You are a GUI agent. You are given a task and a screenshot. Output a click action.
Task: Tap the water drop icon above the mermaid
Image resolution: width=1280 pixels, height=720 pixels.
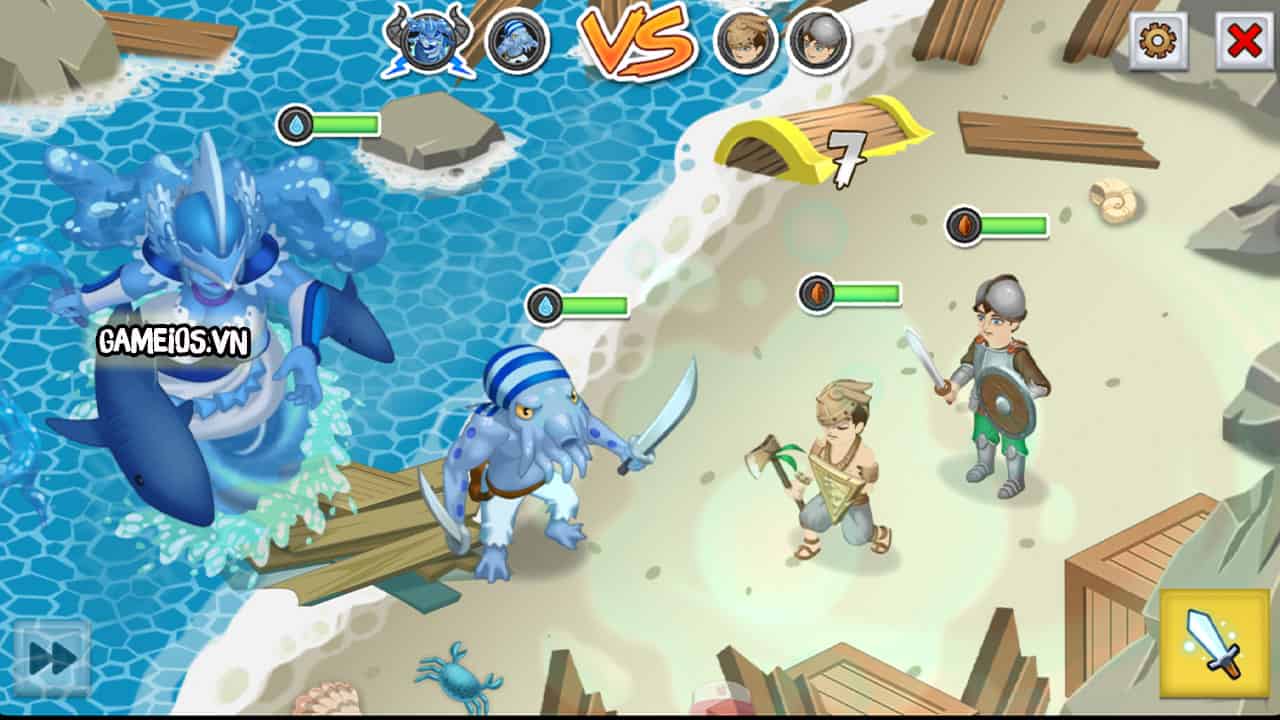pyautogui.click(x=296, y=121)
